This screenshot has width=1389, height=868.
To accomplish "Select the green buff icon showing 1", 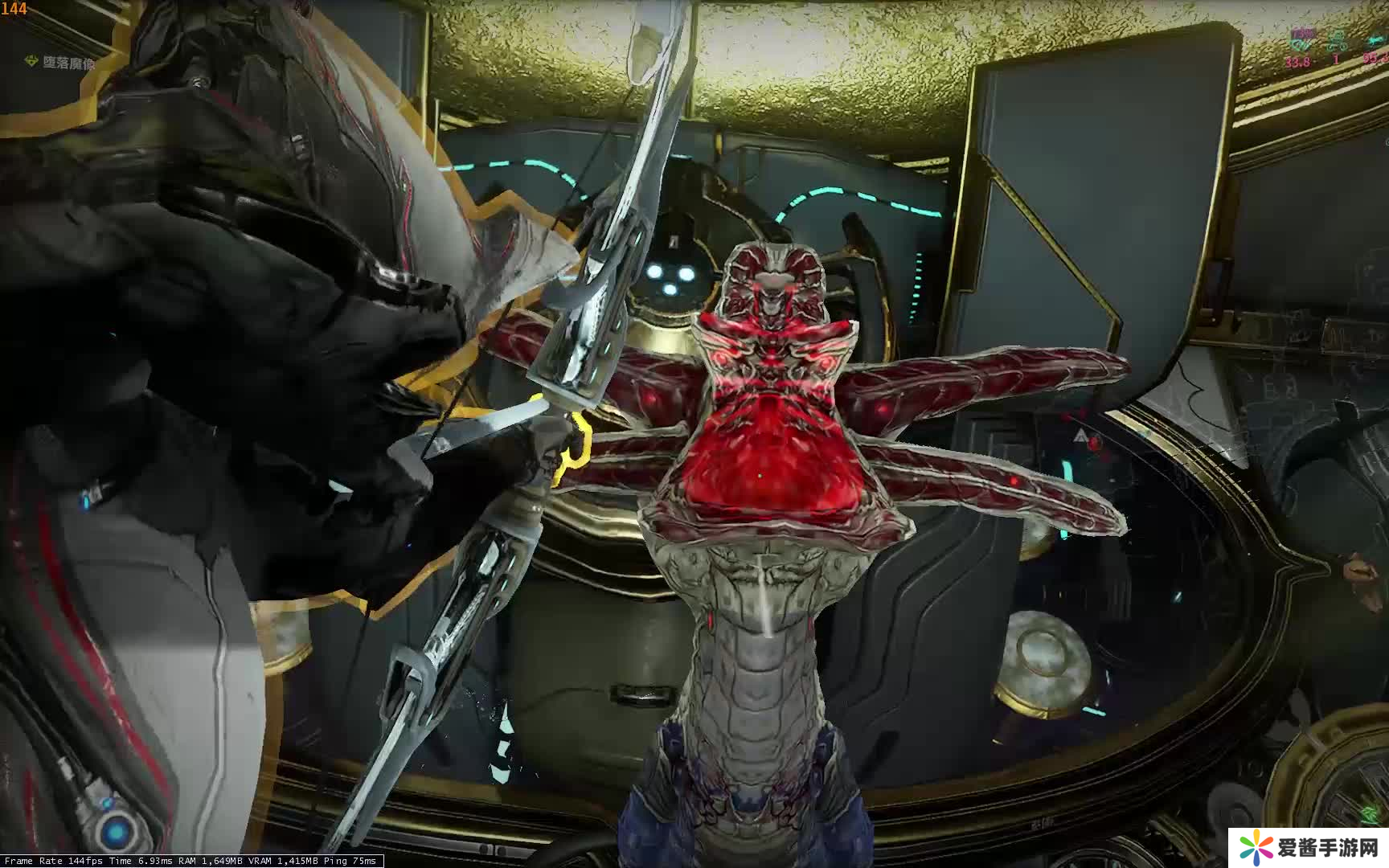I will point(1337,40).
